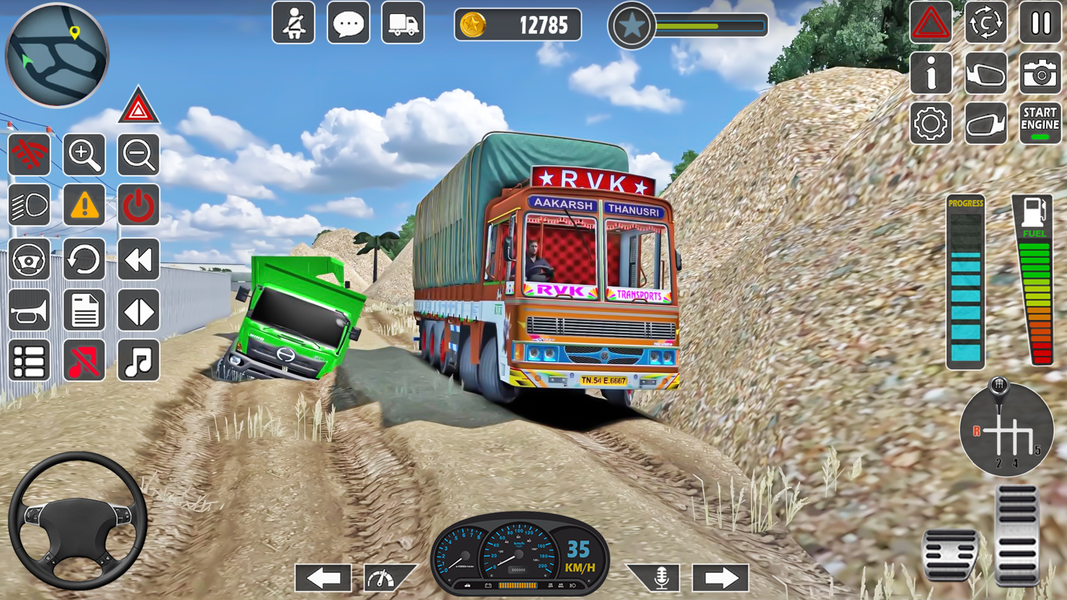1067x600 pixels.
Task: Open the info panel
Action: (x=930, y=73)
